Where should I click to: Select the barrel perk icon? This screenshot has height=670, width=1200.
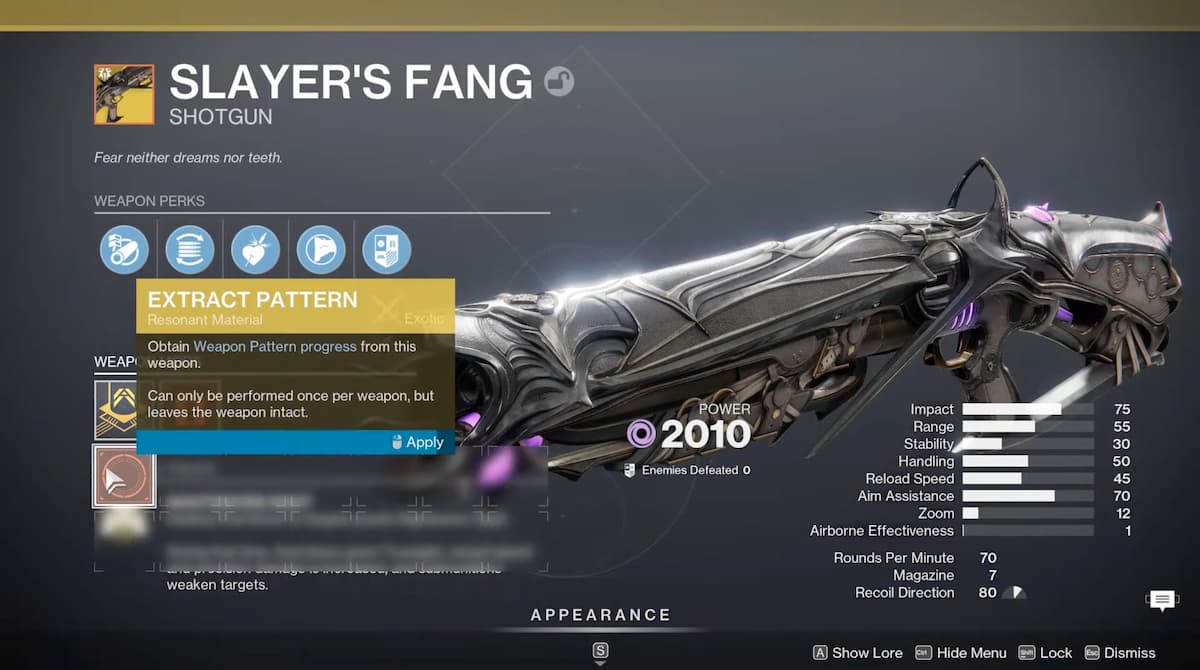pyautogui.click(x=124, y=250)
